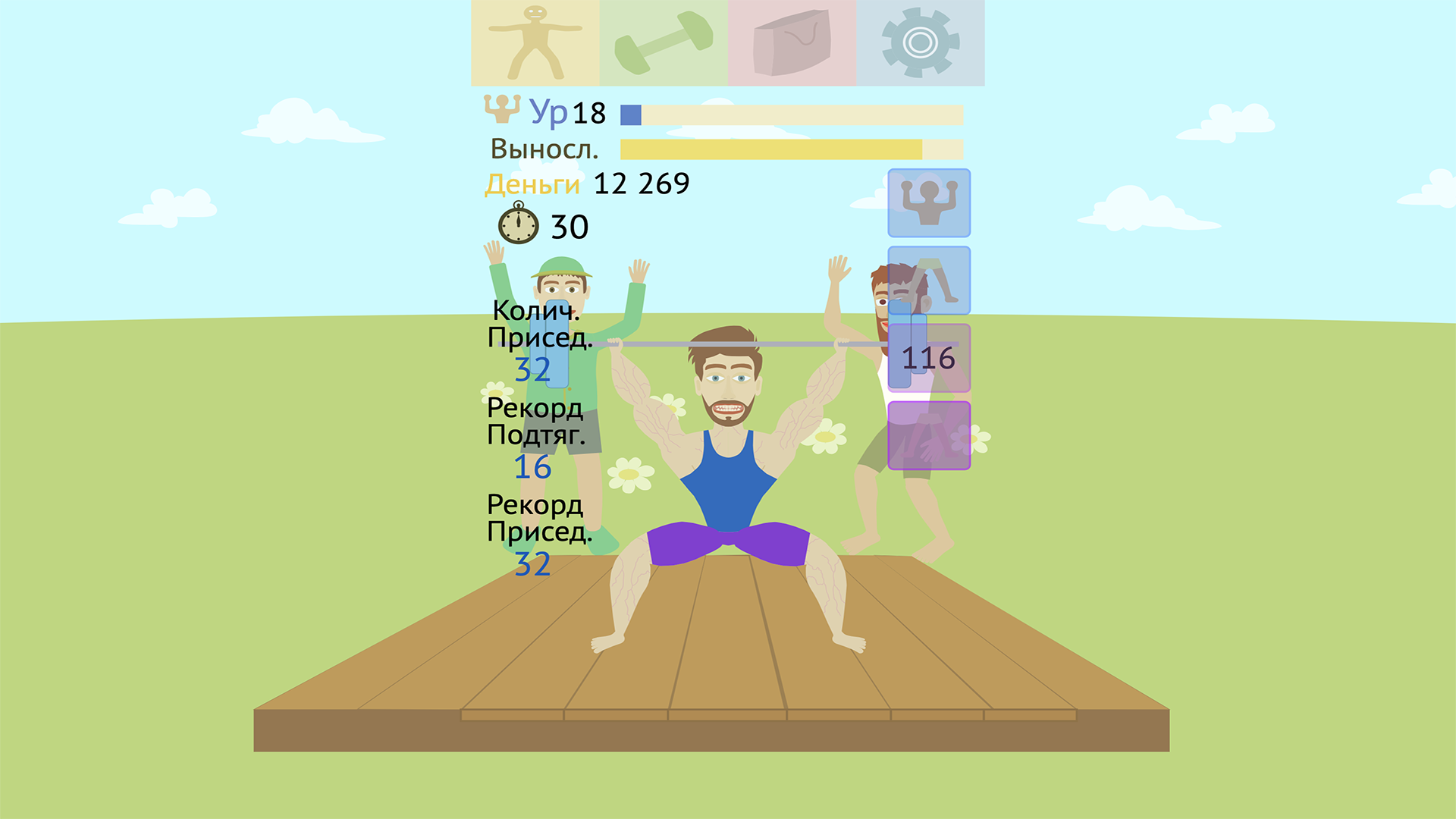Open the Деньги money display
The width and height of the screenshot is (1456, 819).
[531, 183]
